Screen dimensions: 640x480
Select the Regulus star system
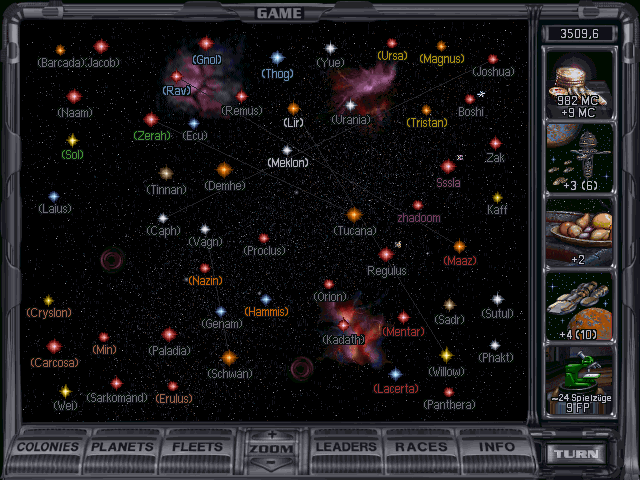pos(386,255)
